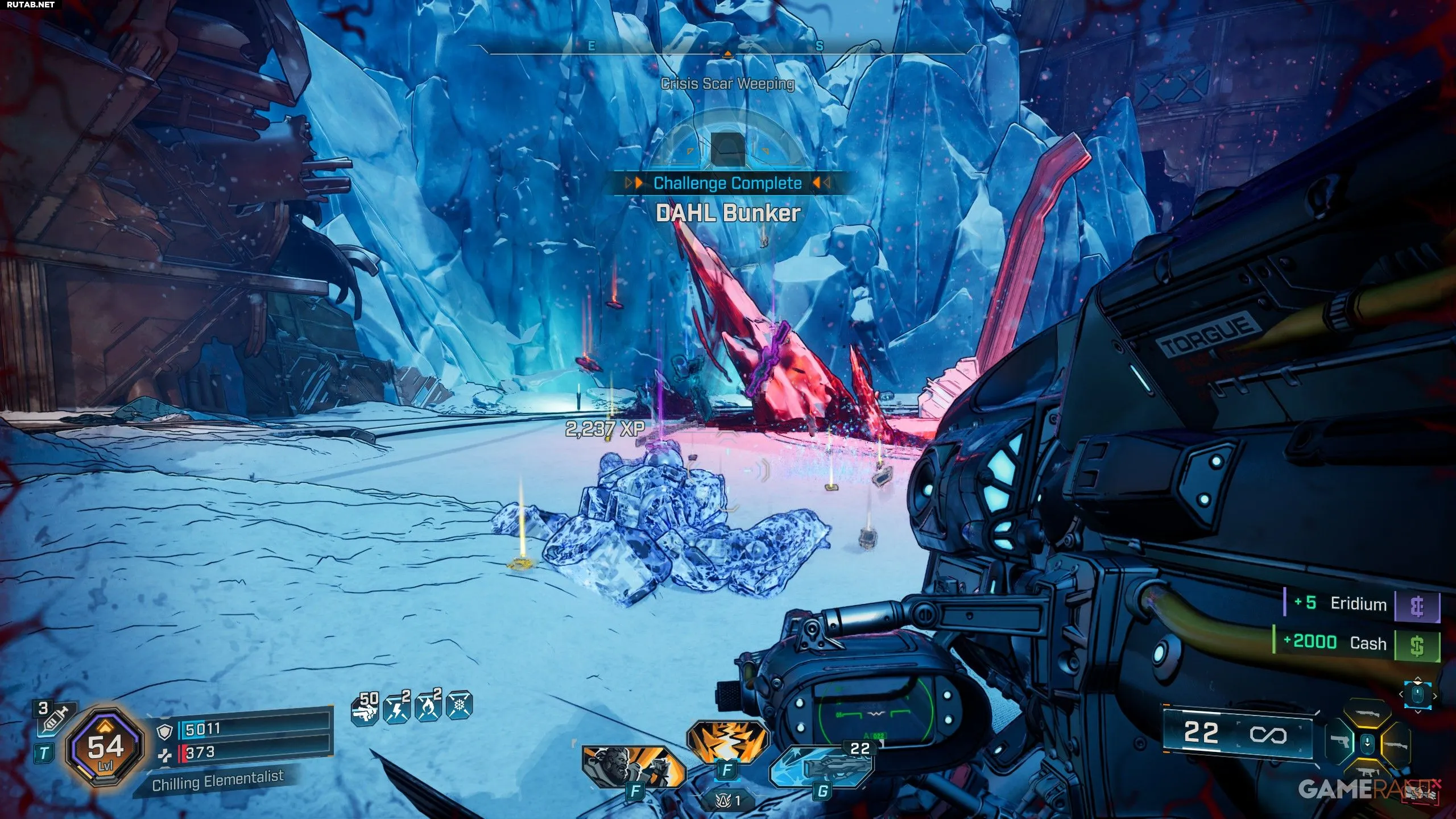Inspect the flame status buff icon
This screenshot has width=1456, height=819.
pos(429,709)
